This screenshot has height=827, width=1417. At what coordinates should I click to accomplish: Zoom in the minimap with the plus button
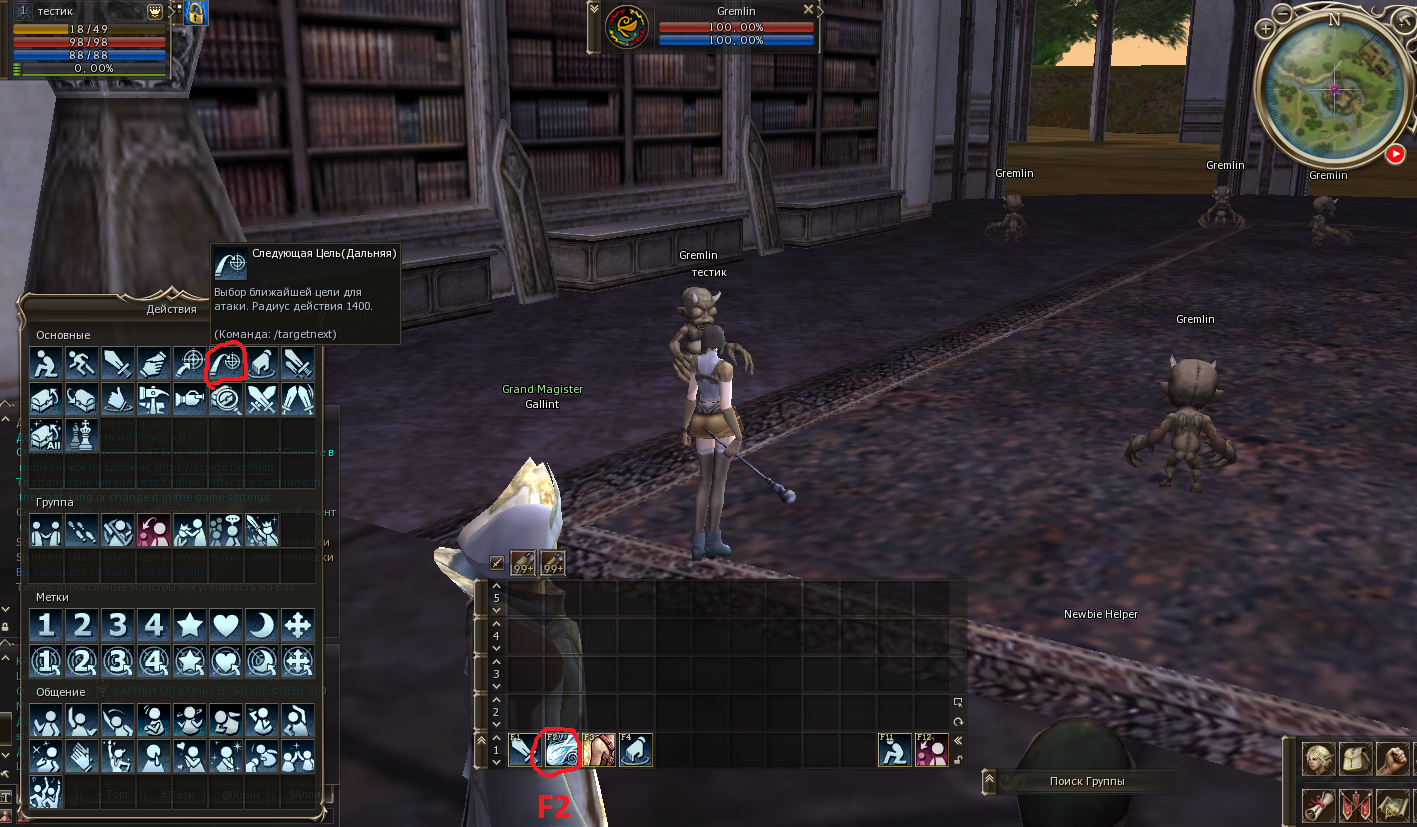point(1266,29)
